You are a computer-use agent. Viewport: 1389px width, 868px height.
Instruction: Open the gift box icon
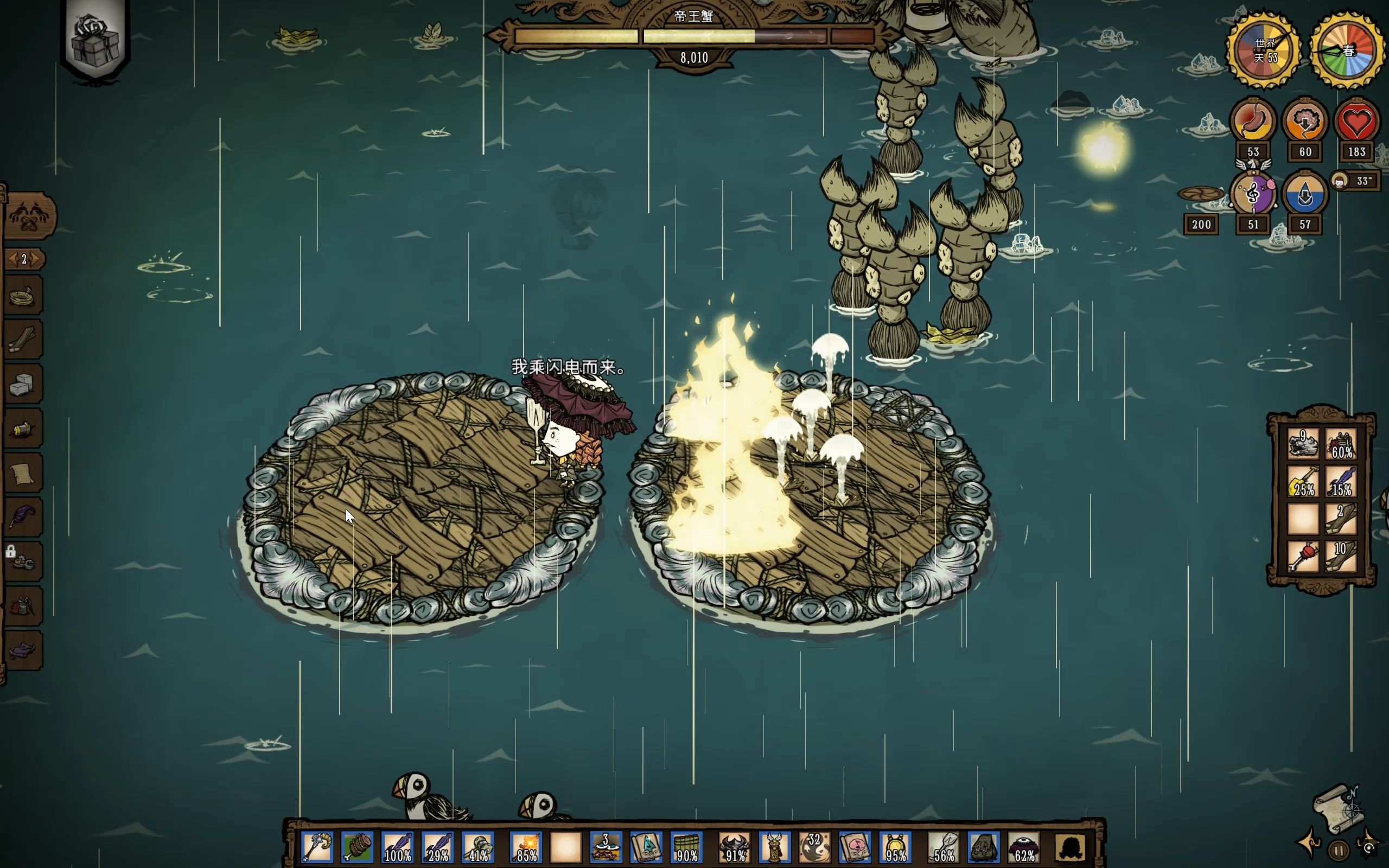click(95, 40)
